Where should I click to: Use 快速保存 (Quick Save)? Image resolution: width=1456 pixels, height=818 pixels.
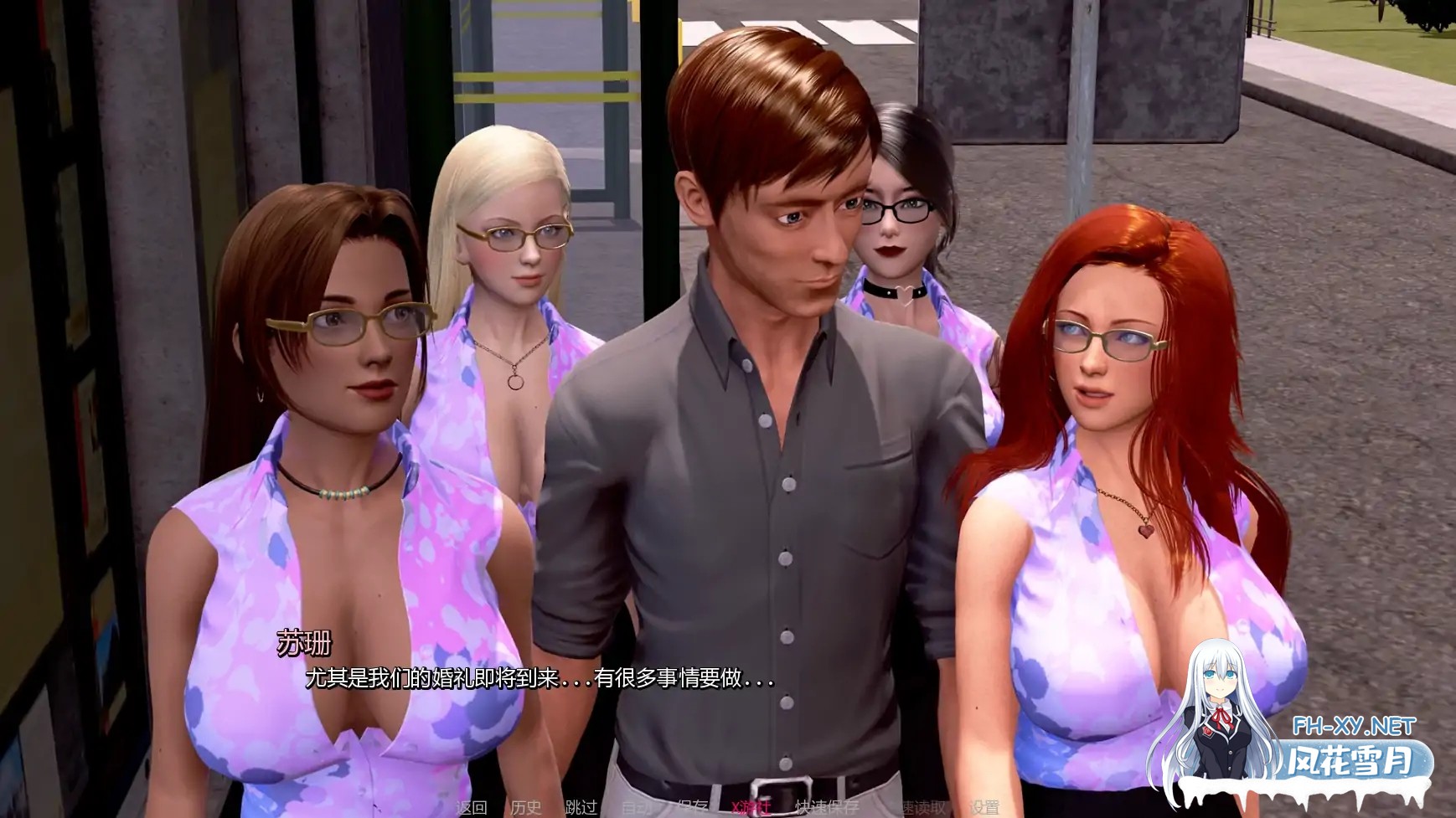[826, 807]
